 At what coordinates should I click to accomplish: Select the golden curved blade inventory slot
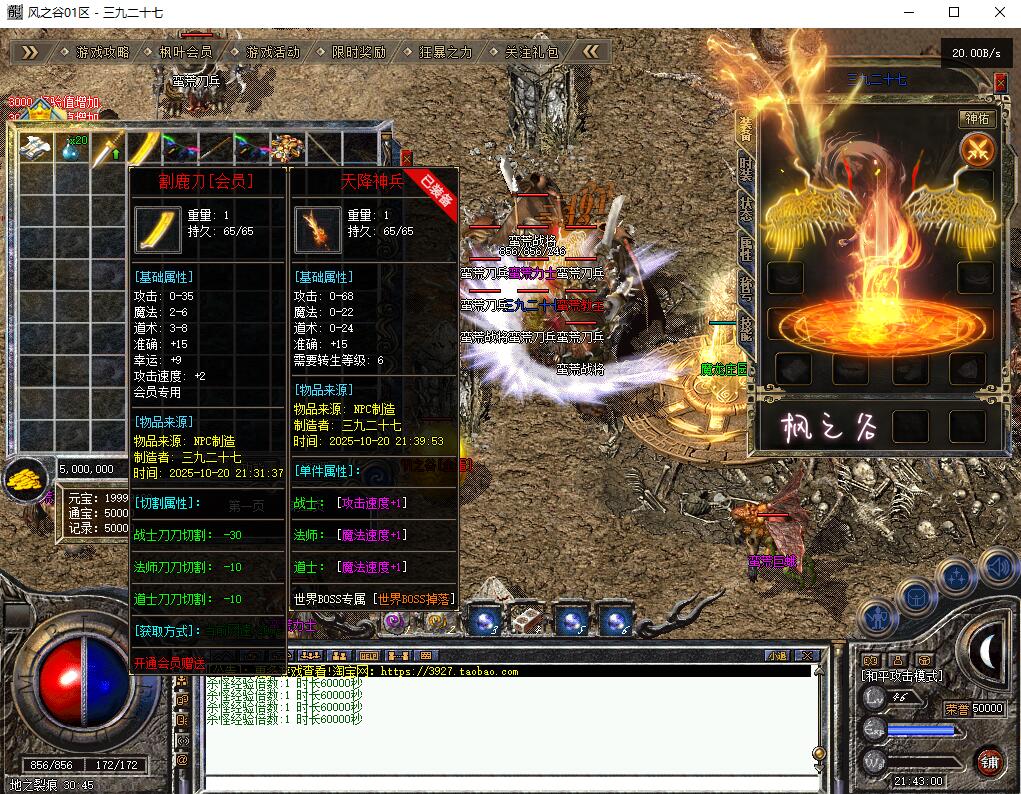145,149
